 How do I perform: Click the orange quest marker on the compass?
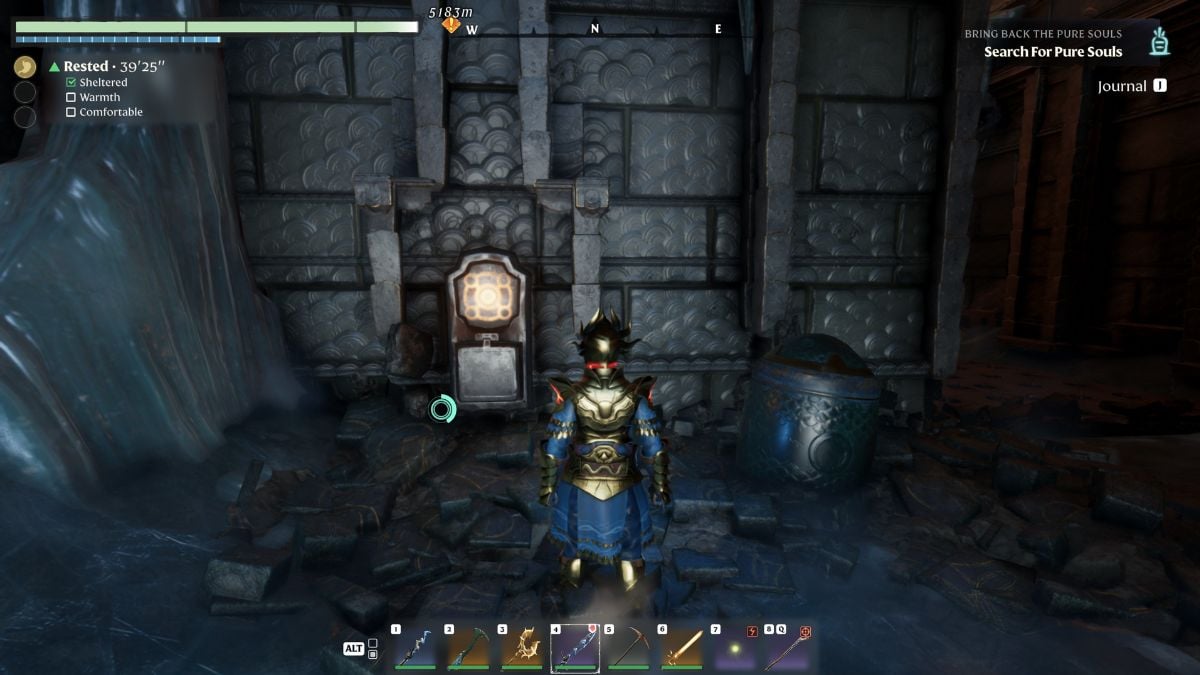[x=452, y=24]
